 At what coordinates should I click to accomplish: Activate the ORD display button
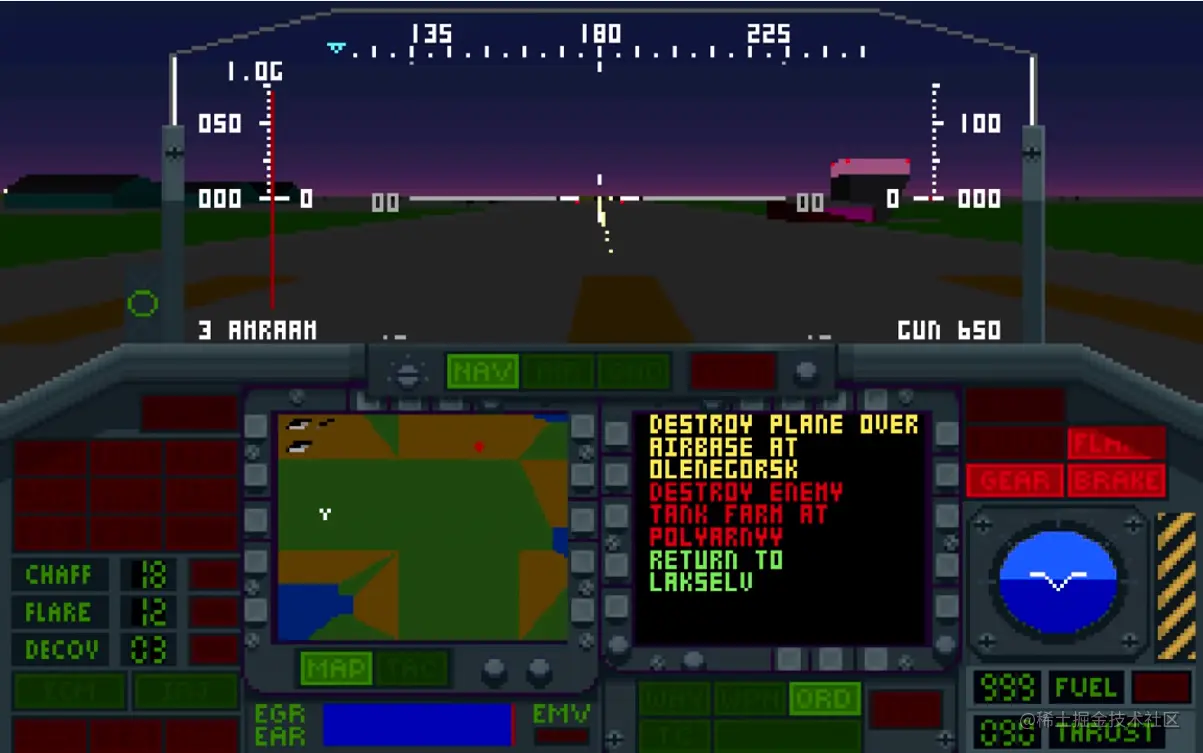click(824, 699)
